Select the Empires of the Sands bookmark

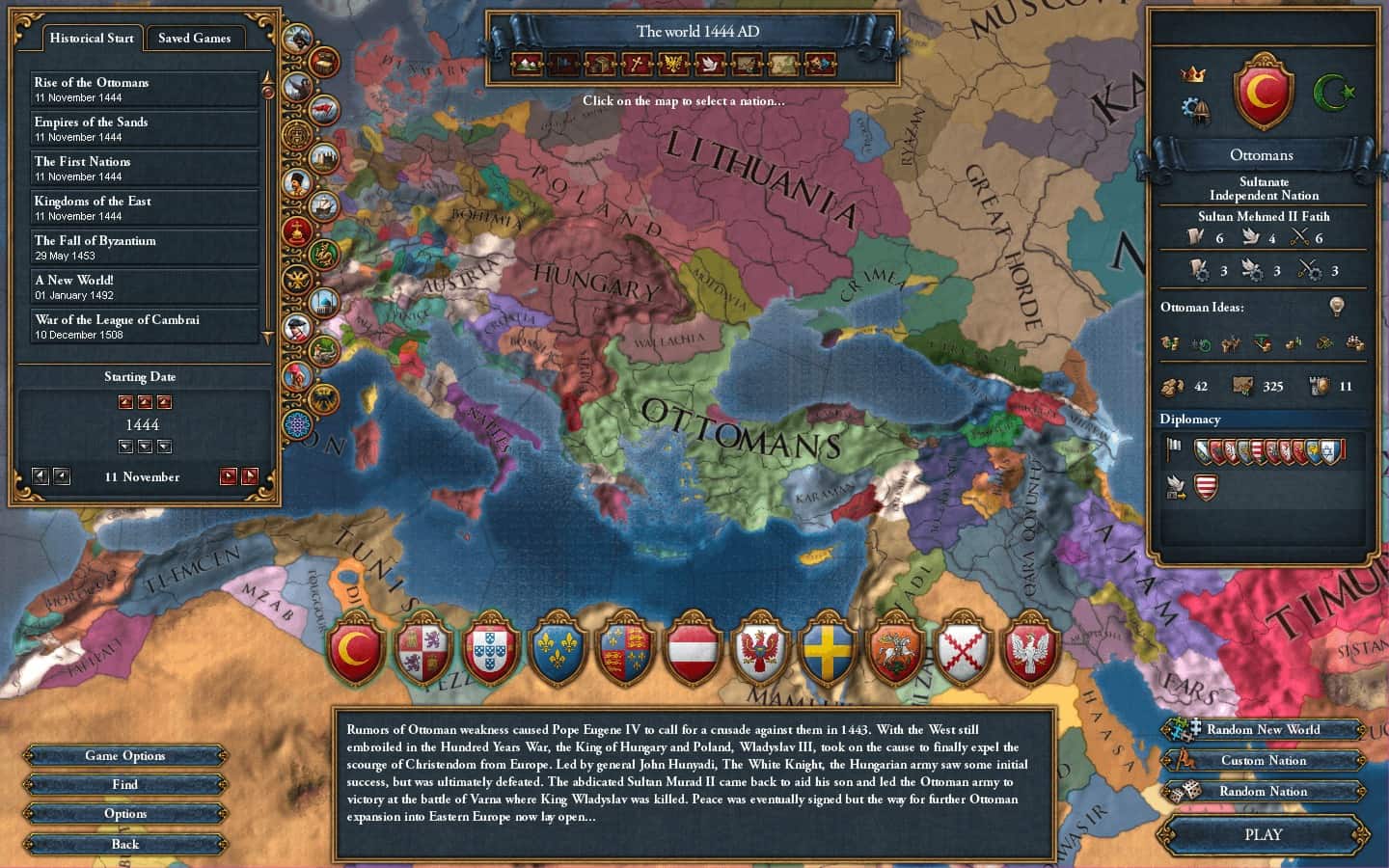(145, 128)
